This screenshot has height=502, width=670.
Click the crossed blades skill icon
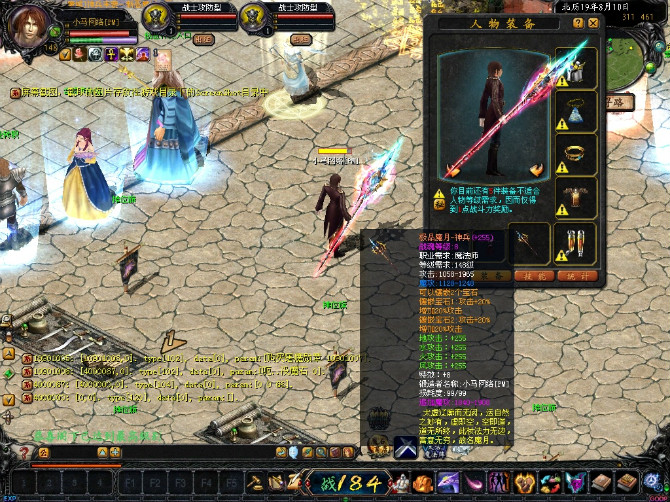point(406,447)
